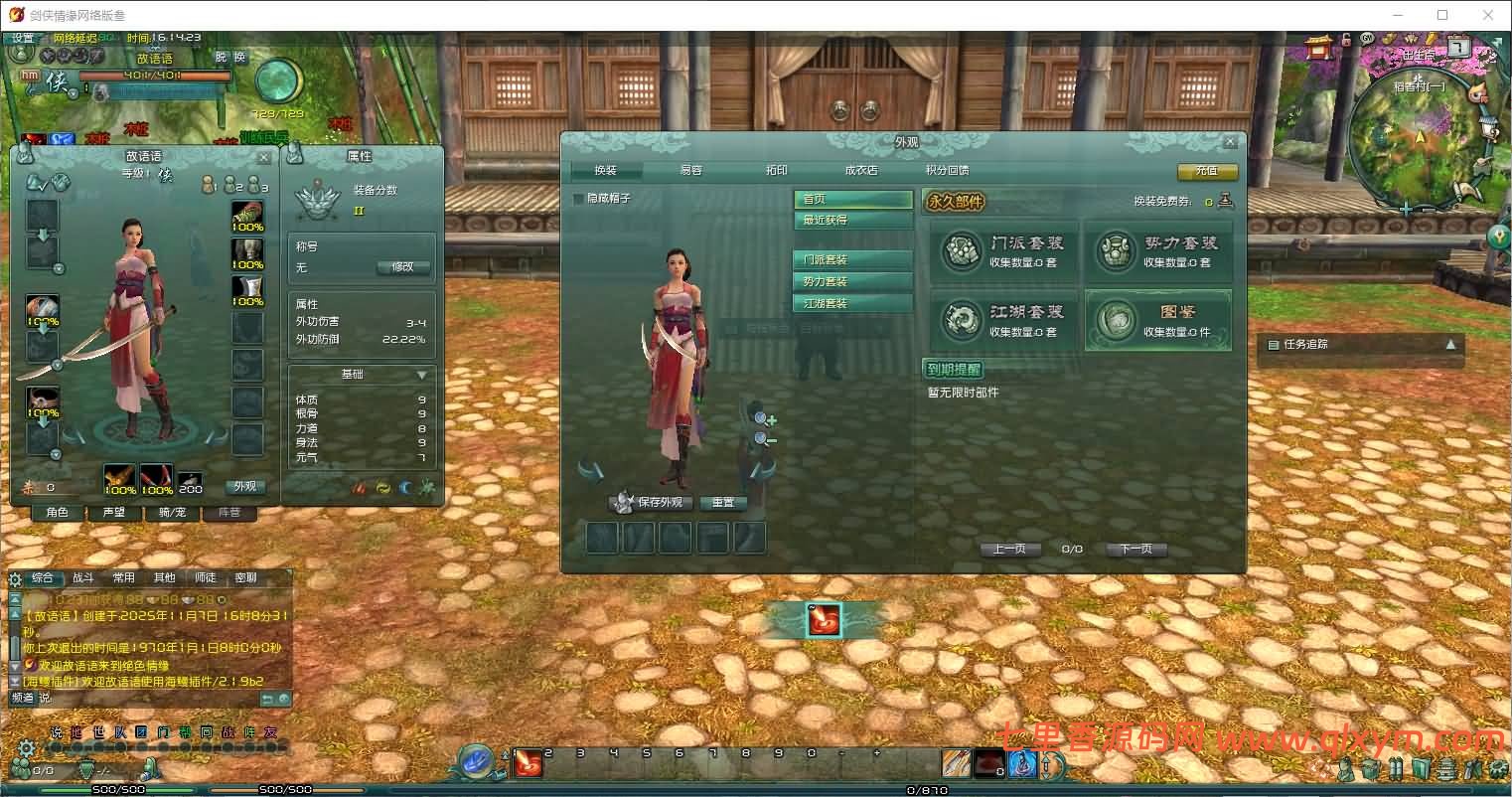Switch to the 易容 tab

tap(690, 171)
